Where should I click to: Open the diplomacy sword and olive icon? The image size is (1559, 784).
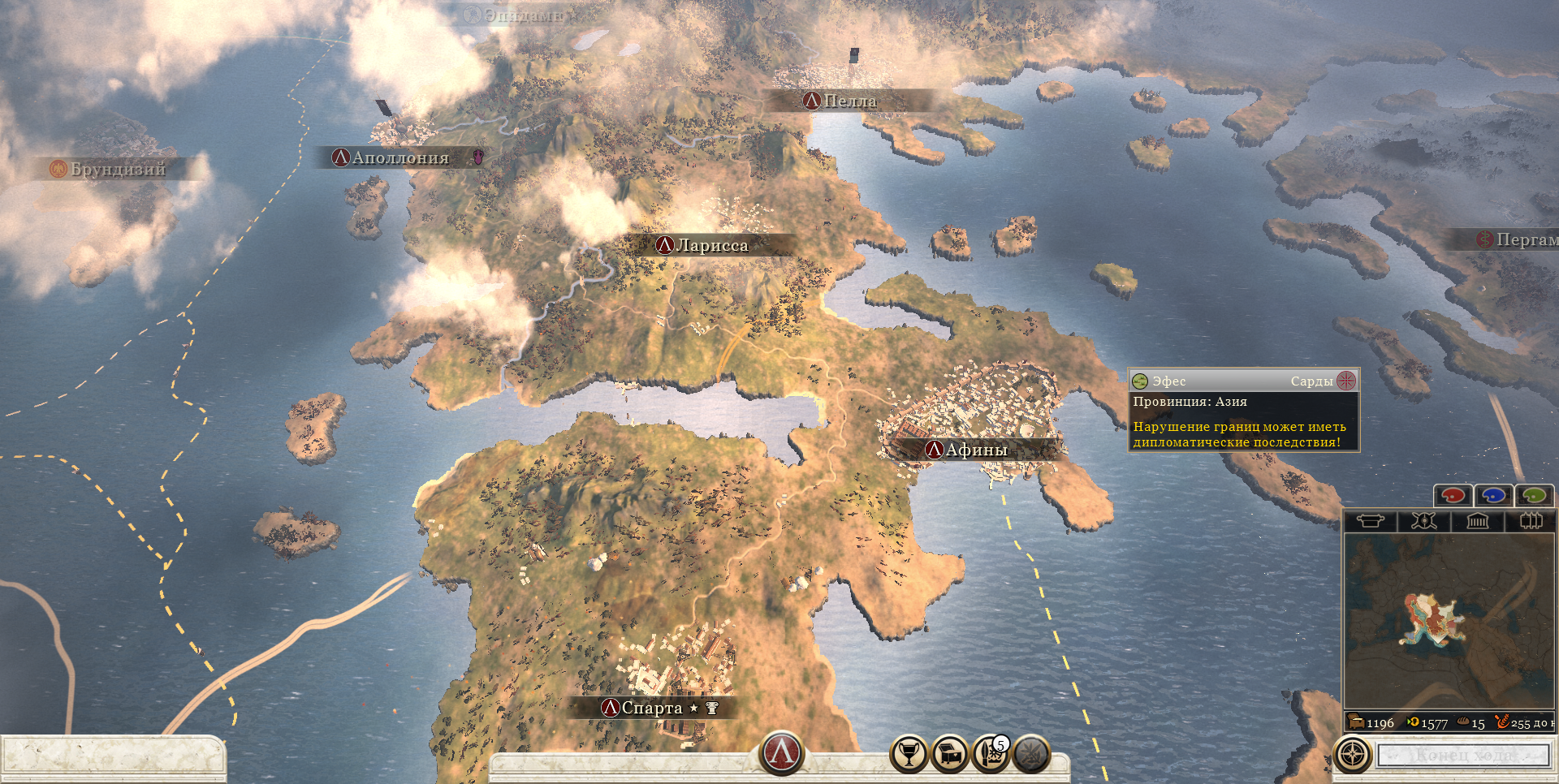(1031, 754)
